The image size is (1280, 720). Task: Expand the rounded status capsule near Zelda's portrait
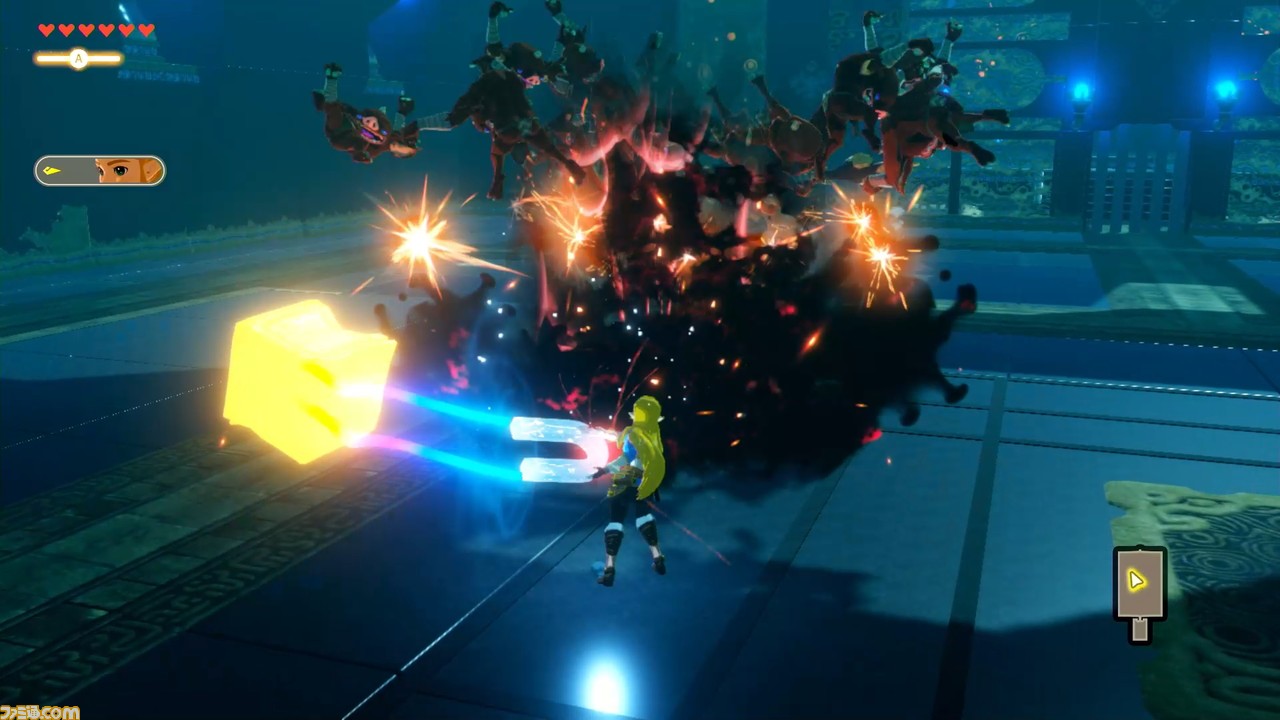click(99, 170)
